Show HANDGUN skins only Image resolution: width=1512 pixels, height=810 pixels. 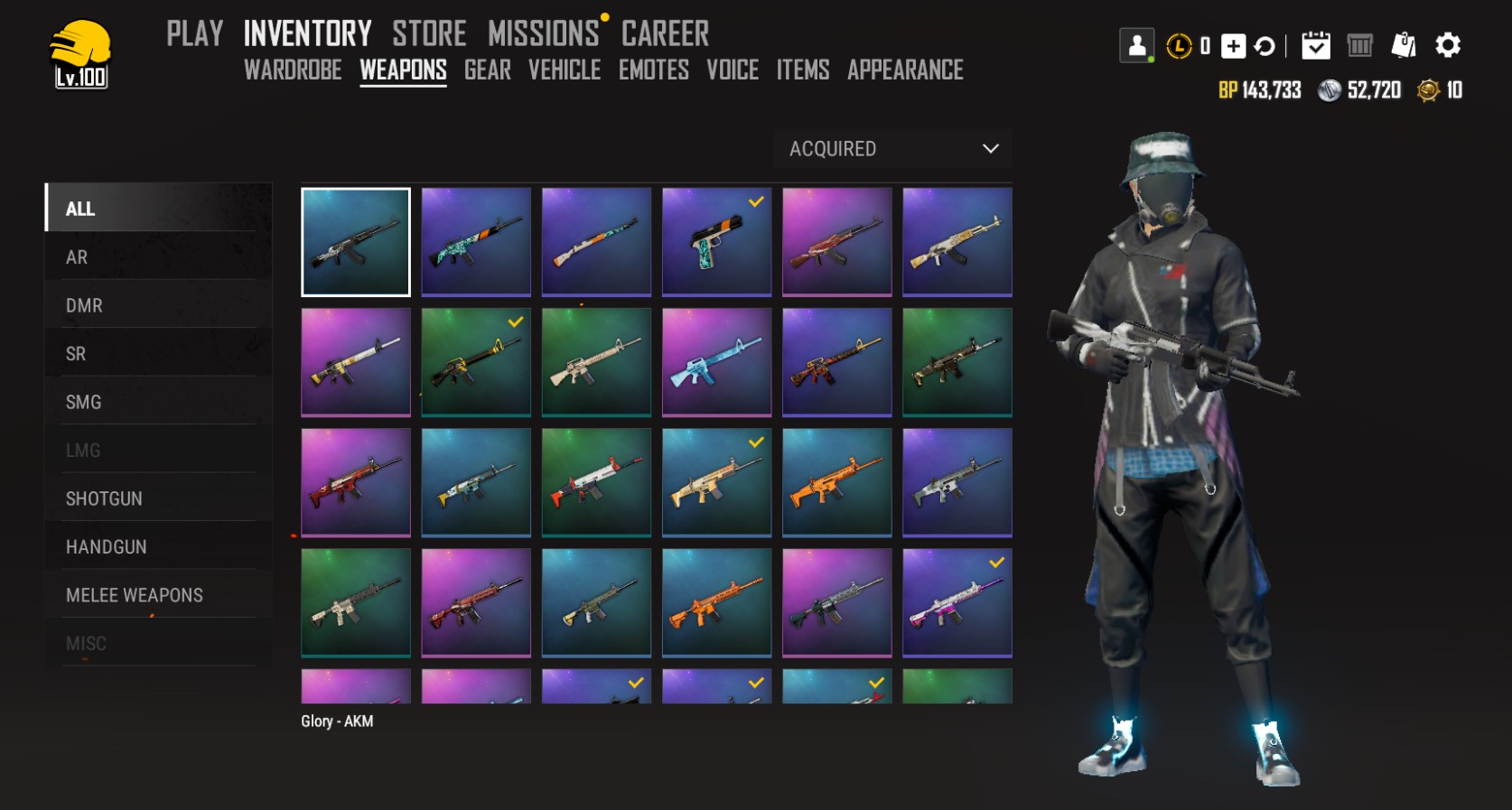[106, 547]
